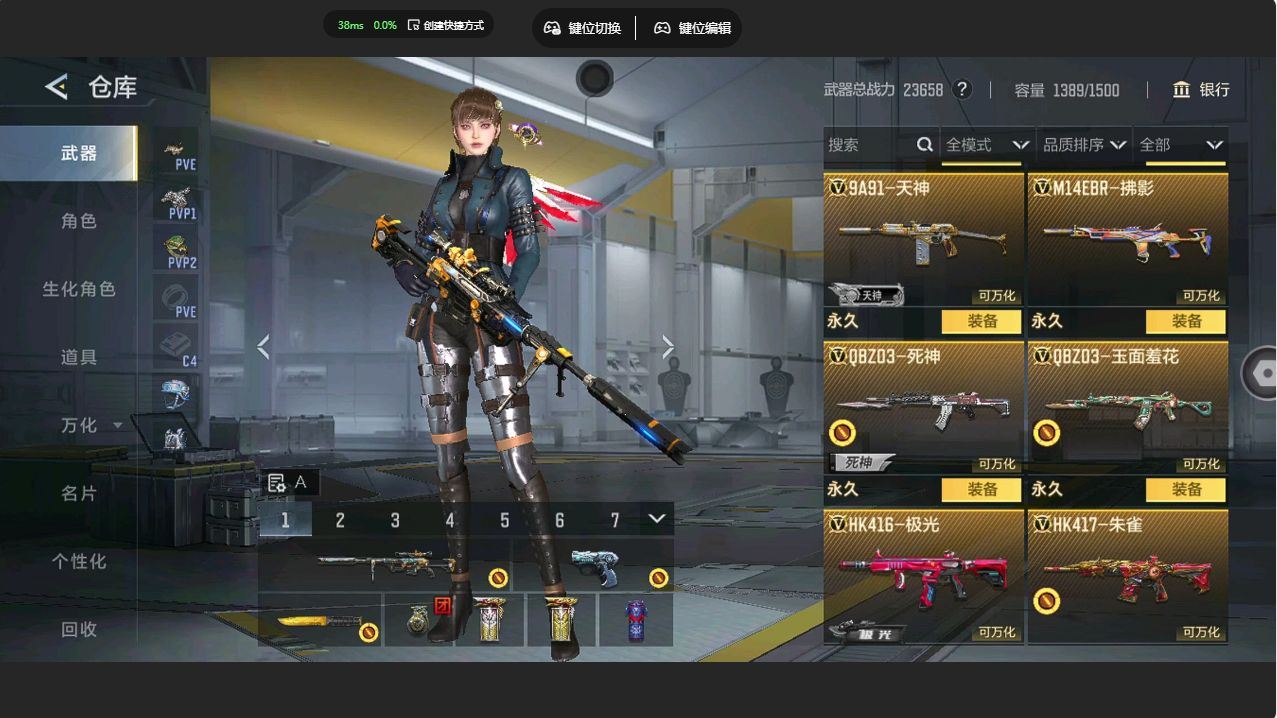Select the 武器 category tab

[x=78, y=153]
